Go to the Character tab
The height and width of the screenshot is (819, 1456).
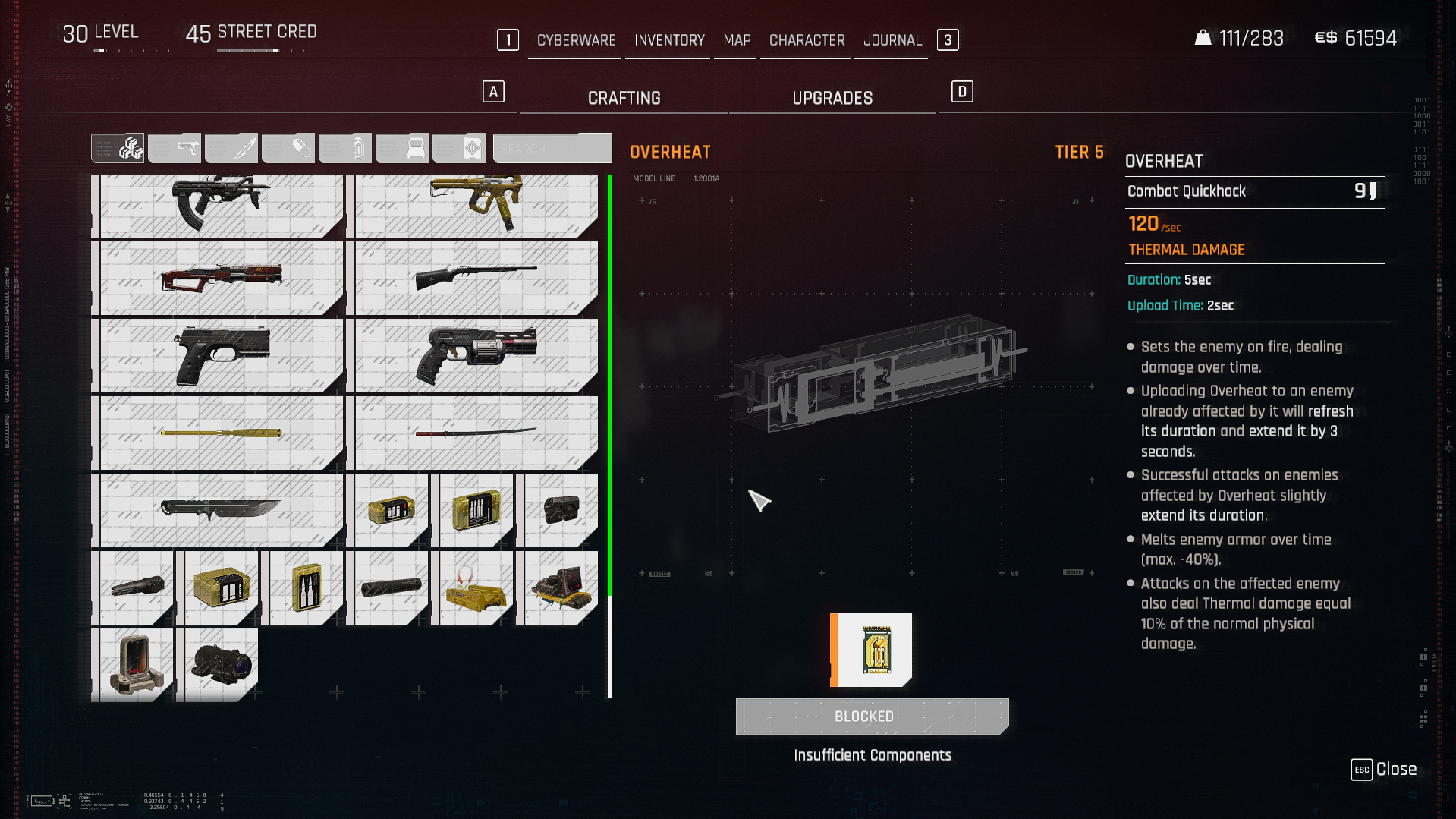807,40
